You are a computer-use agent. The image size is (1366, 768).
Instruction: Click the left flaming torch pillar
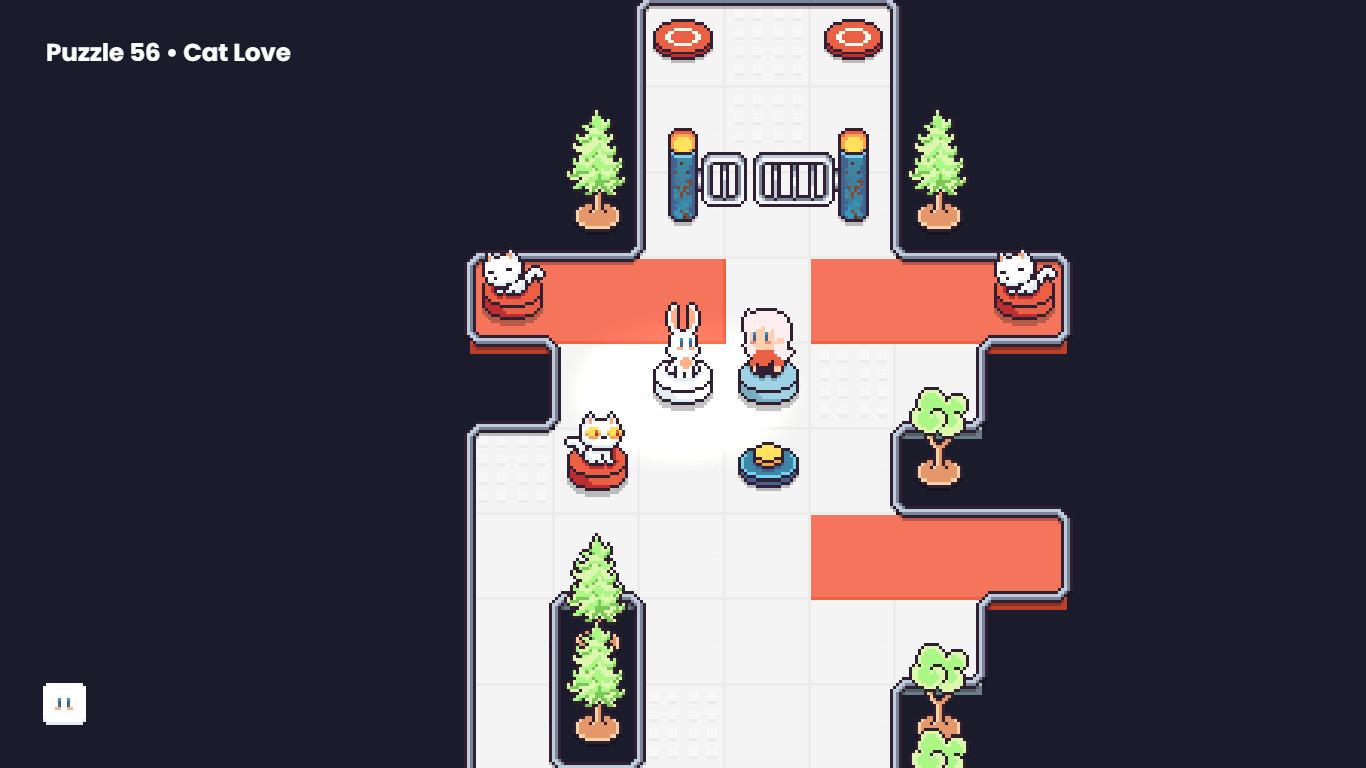click(683, 175)
